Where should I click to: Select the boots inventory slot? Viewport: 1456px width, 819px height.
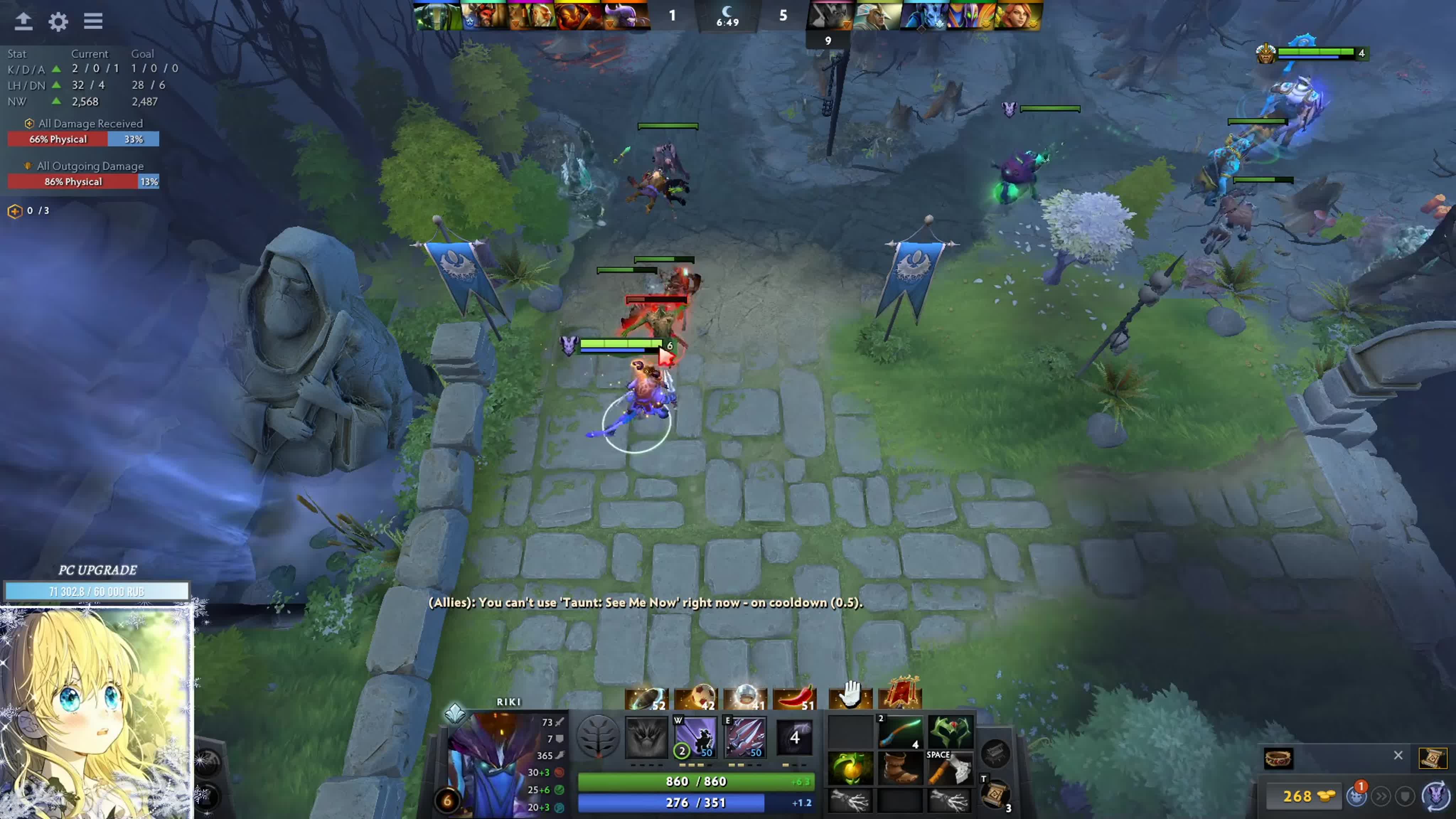900,769
